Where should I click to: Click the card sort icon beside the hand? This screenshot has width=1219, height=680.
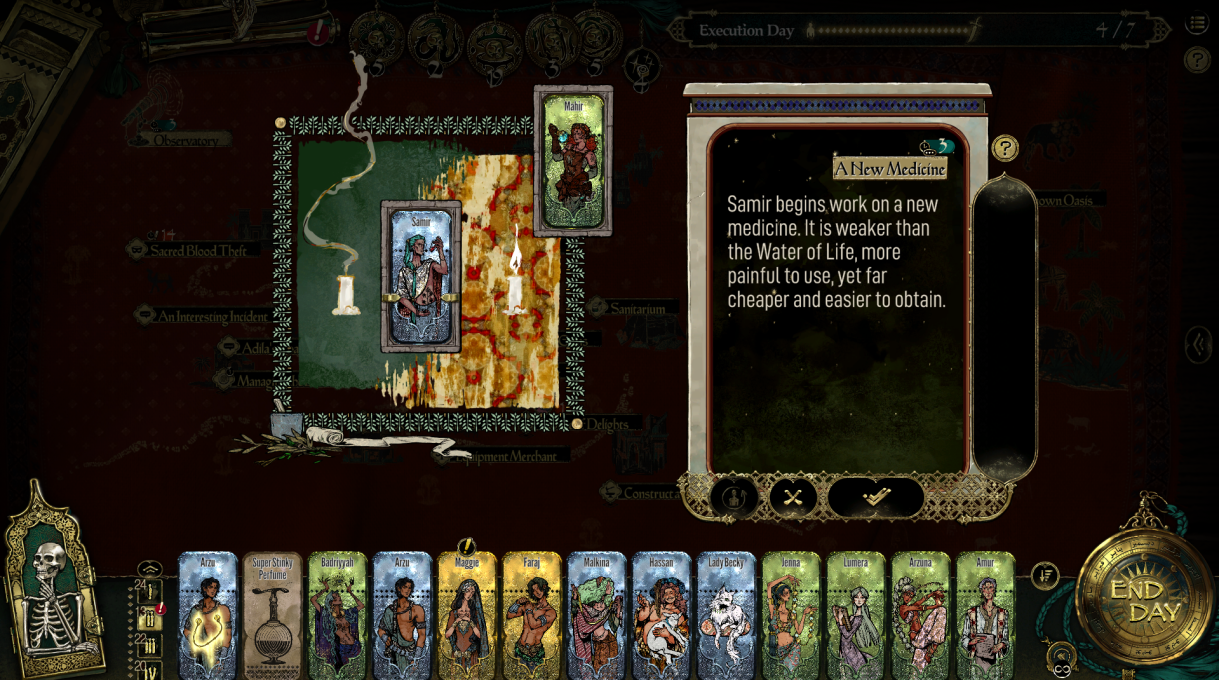tap(1045, 575)
